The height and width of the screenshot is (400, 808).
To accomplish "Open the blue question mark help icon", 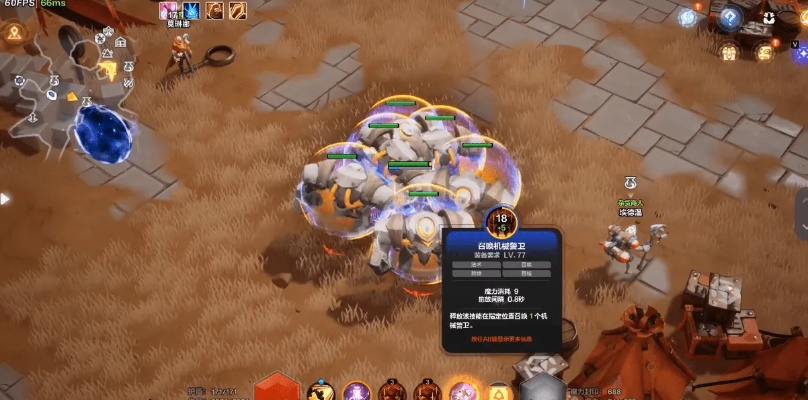I will point(731,17).
